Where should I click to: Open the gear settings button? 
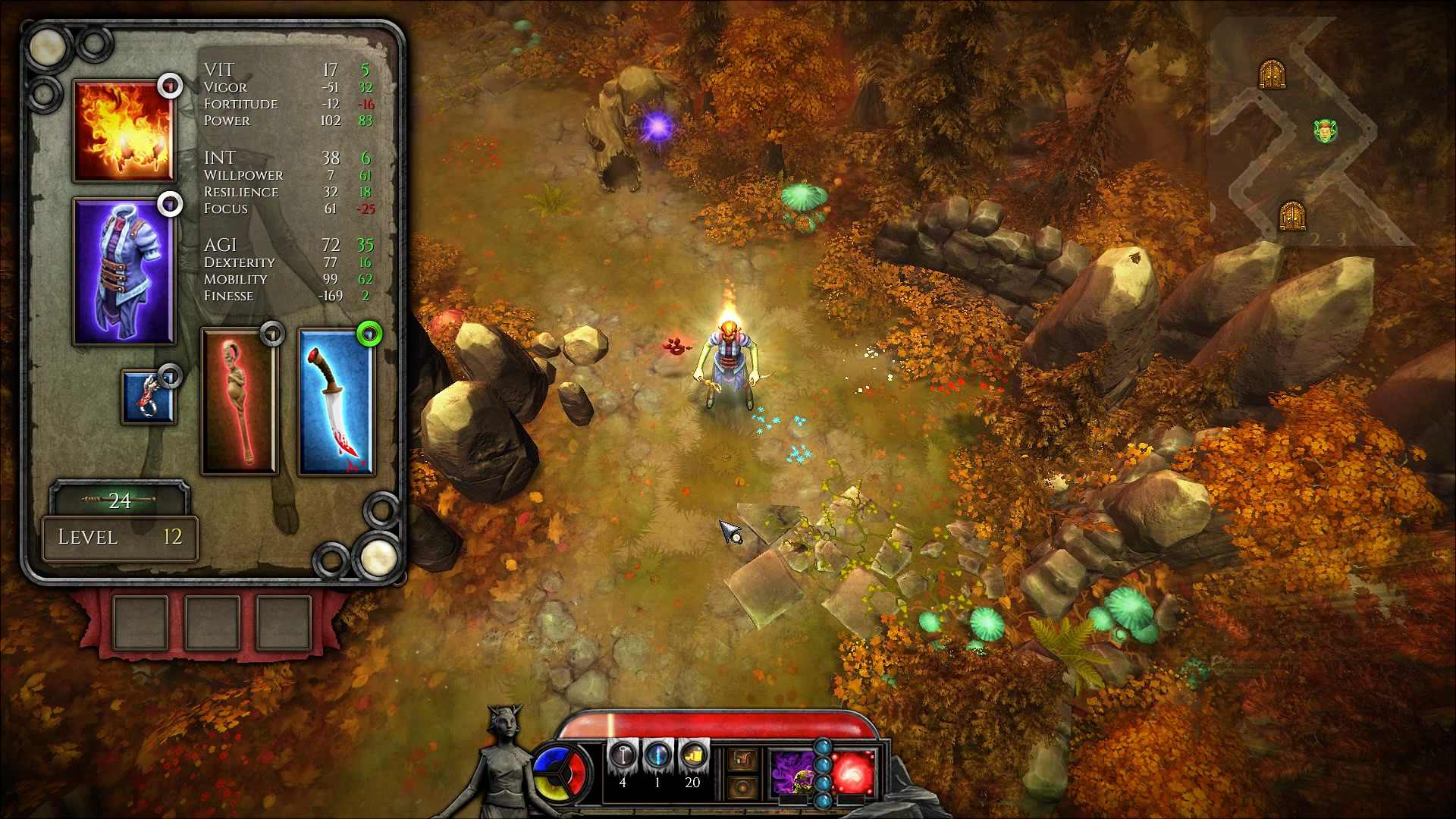coord(742,789)
